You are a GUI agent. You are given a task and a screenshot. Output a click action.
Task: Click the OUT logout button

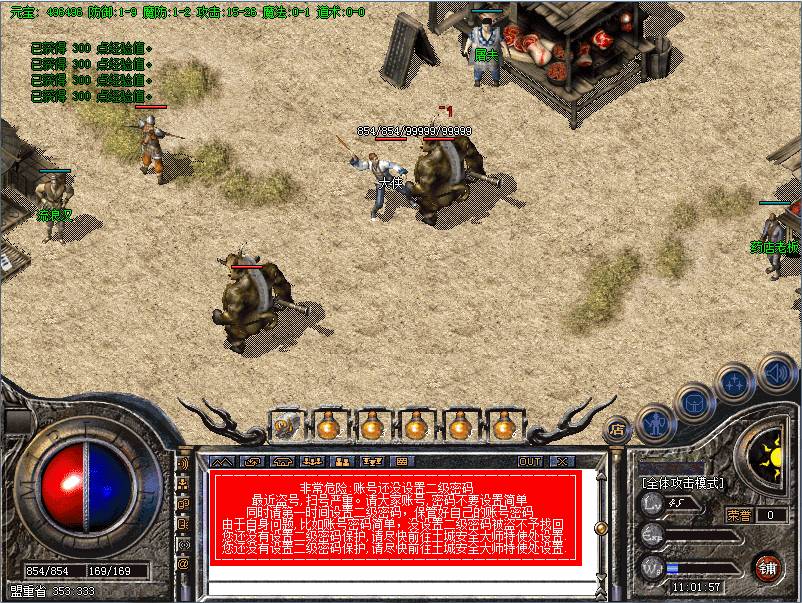point(530,461)
